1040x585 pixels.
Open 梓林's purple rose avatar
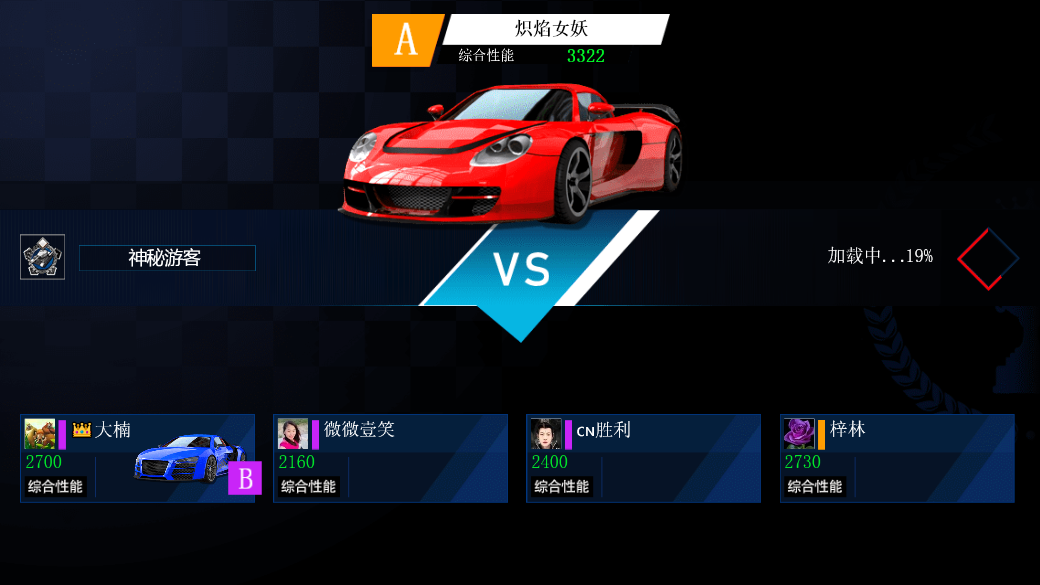tap(799, 434)
